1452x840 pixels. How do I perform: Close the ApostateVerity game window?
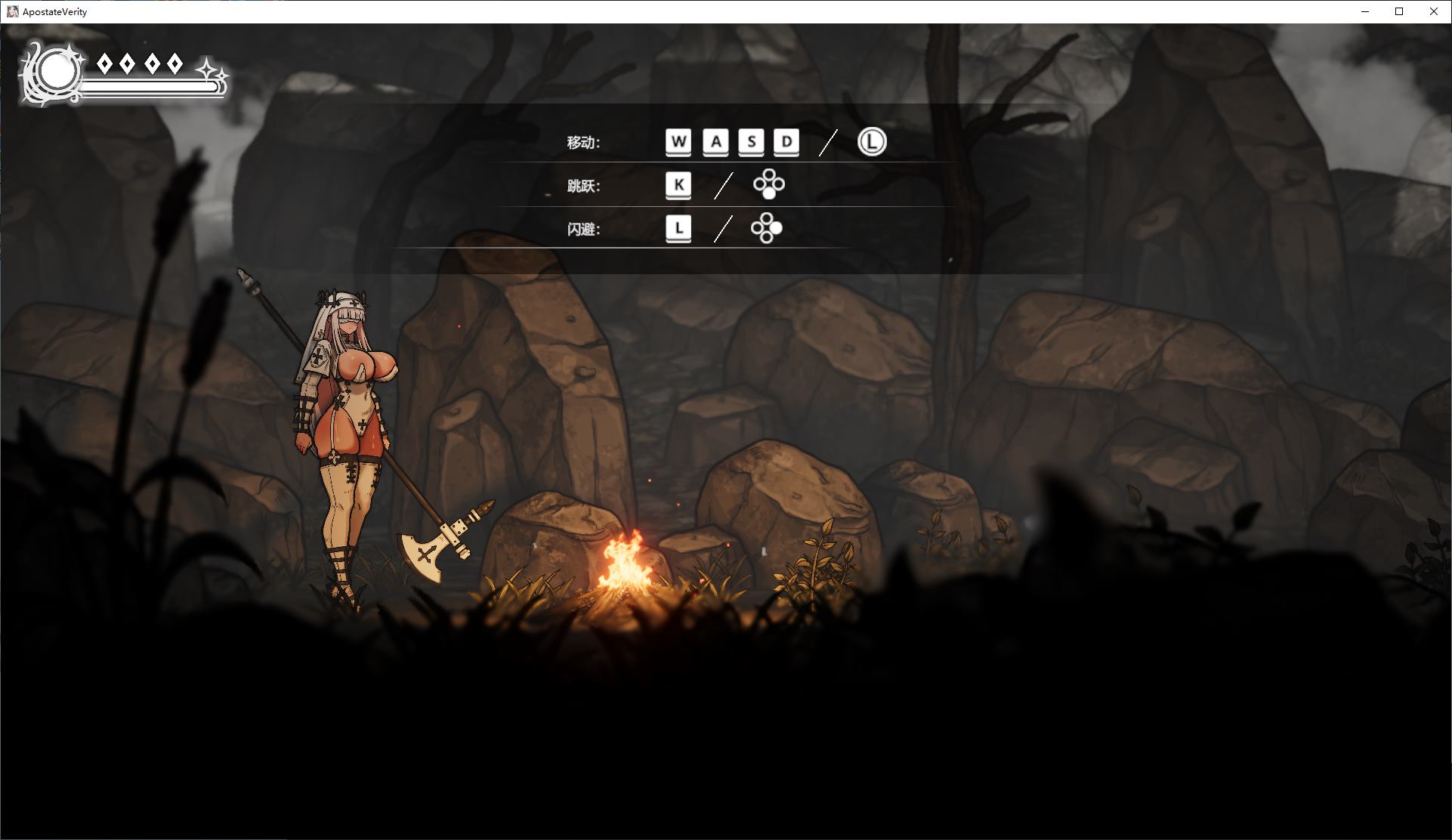tap(1433, 11)
